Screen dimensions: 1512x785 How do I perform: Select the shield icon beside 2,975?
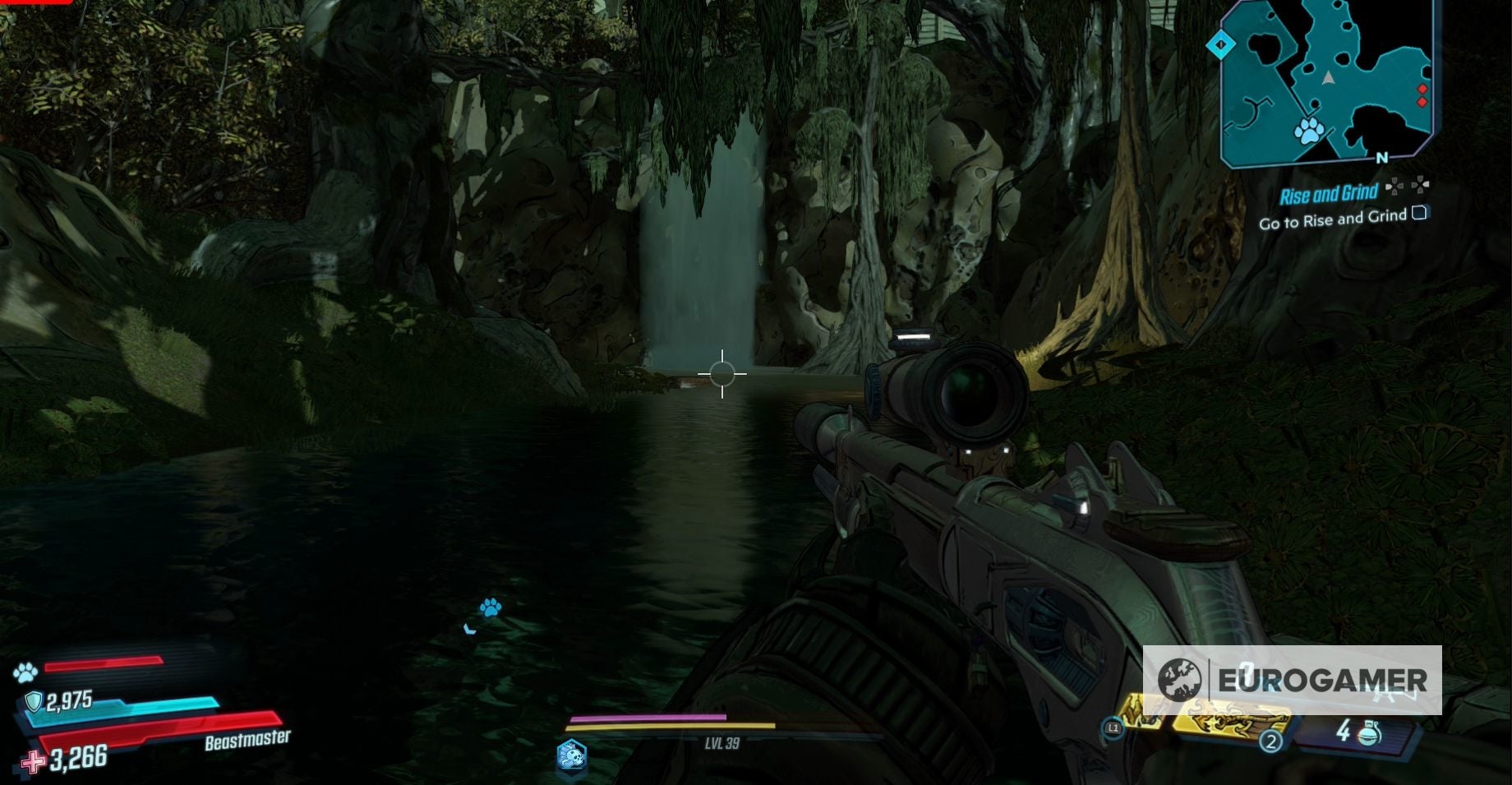[34, 701]
